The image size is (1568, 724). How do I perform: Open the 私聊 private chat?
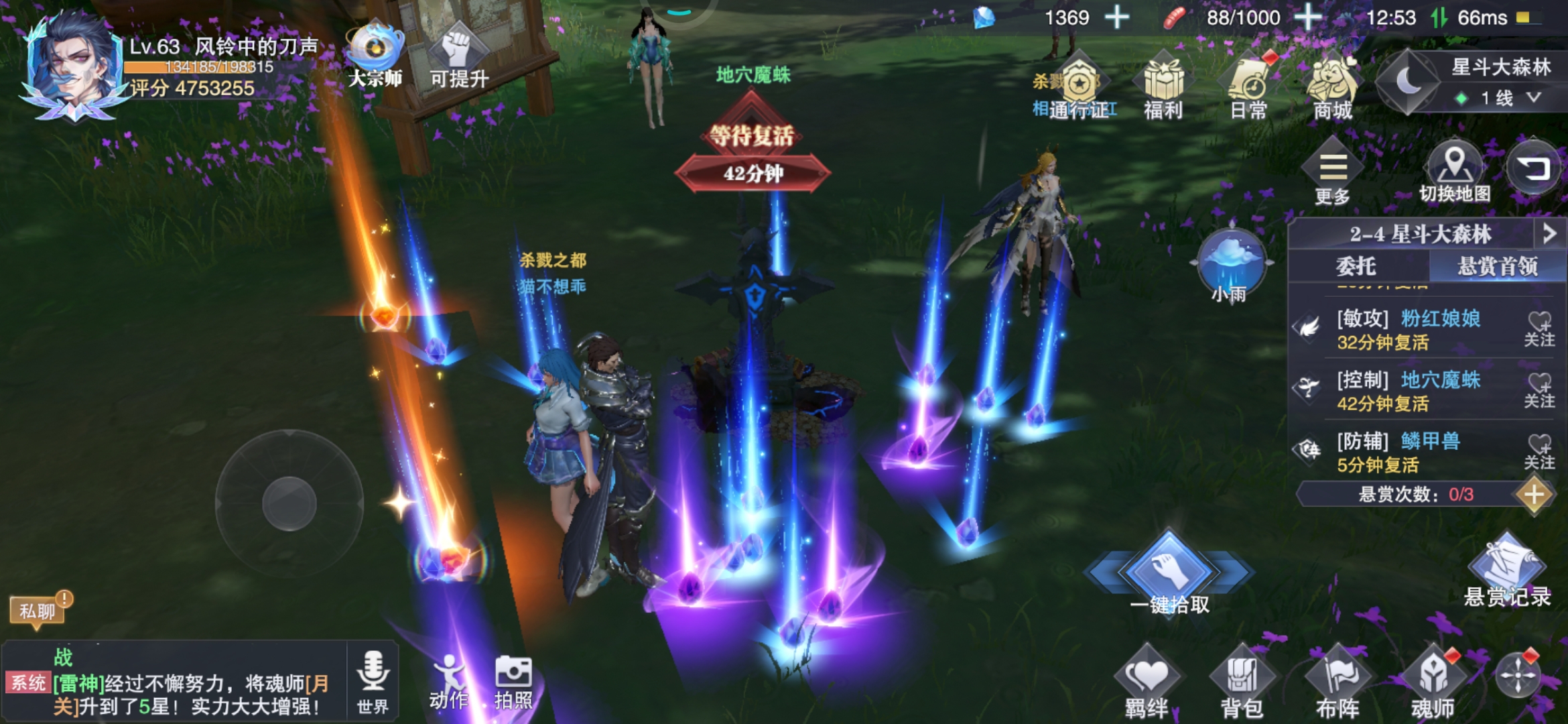(x=38, y=611)
